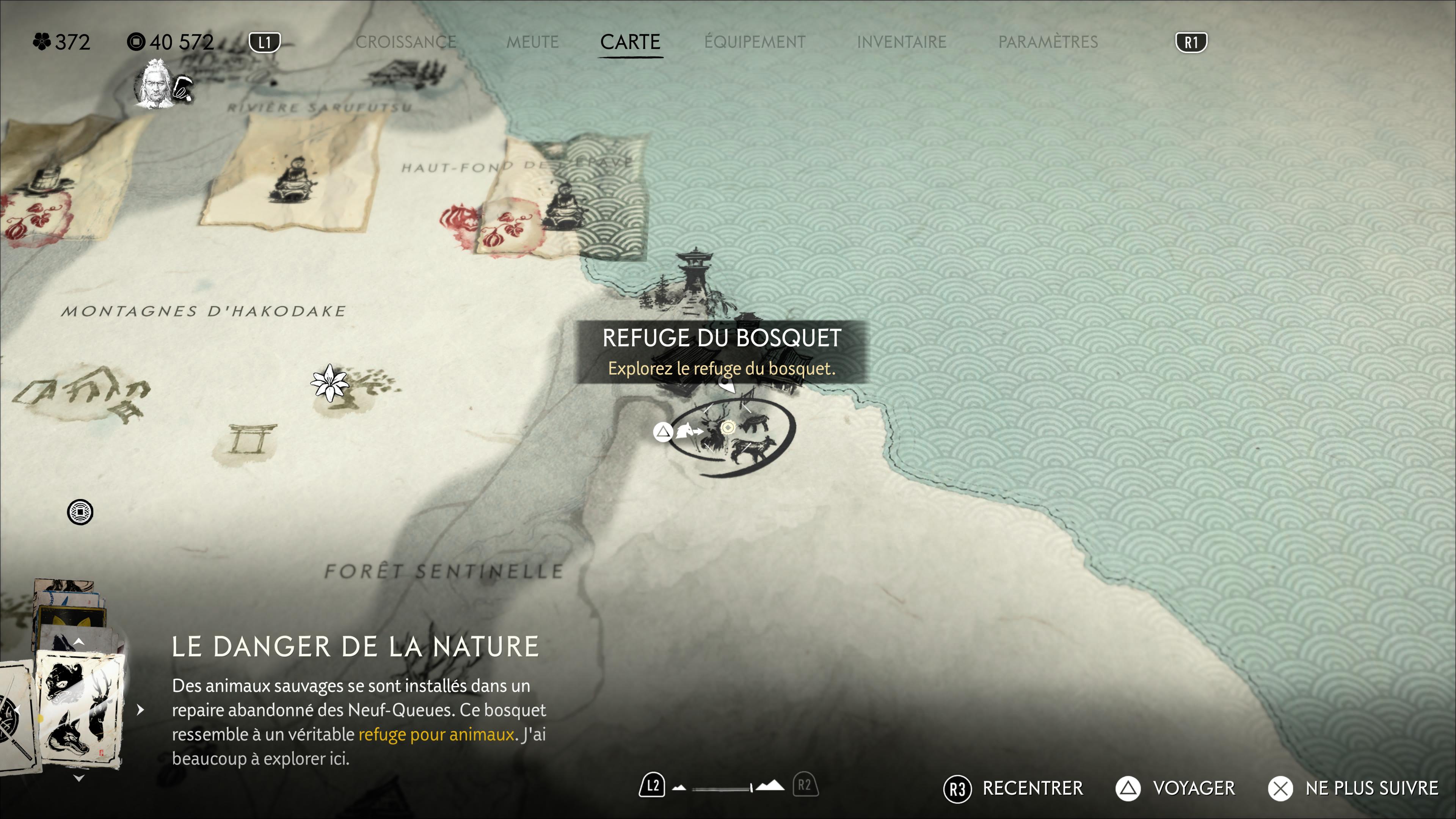
Task: Open the Meute tab
Action: [x=532, y=42]
